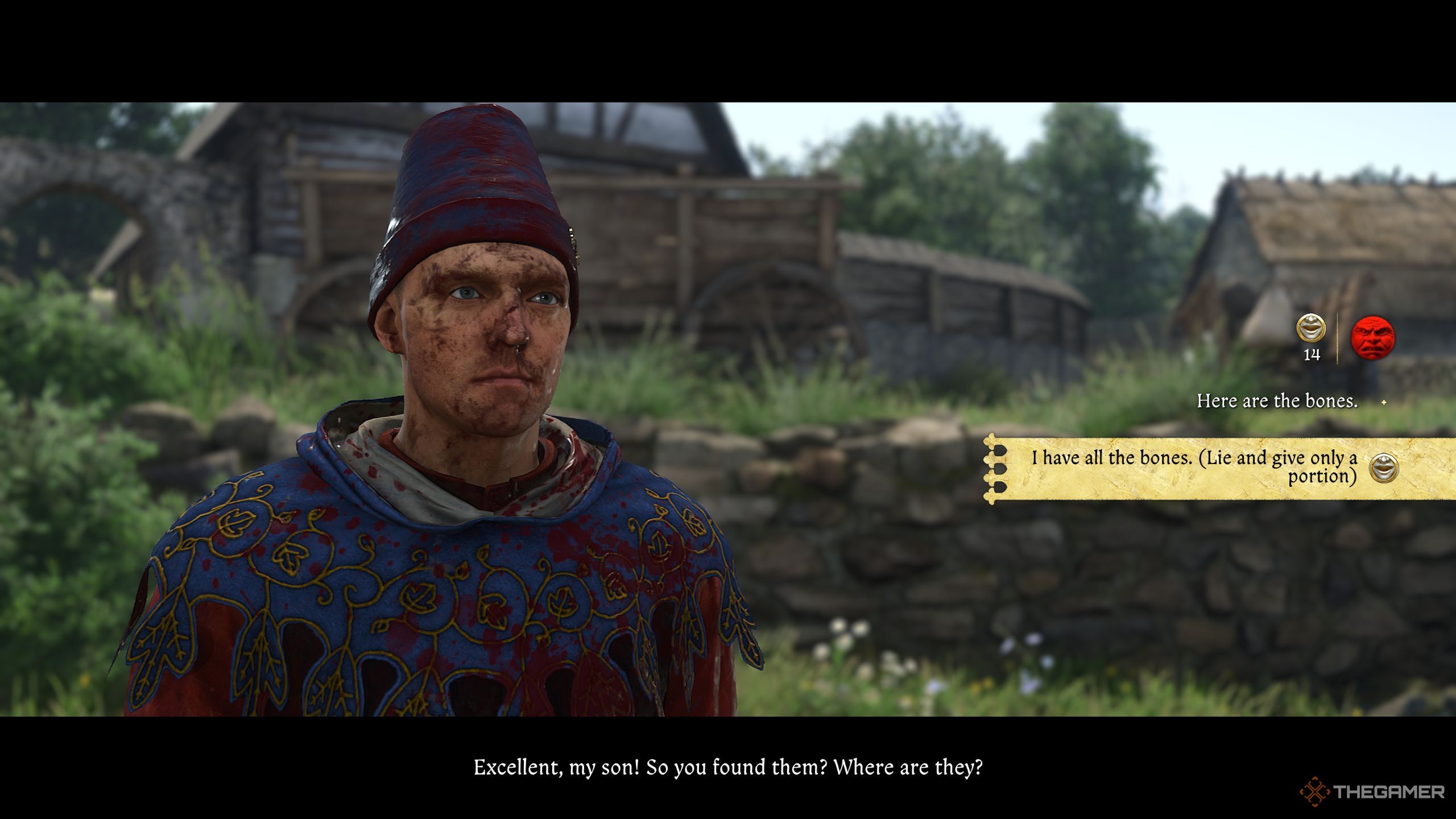
Task: Choose "Here are the bones." reply
Action: (1277, 402)
